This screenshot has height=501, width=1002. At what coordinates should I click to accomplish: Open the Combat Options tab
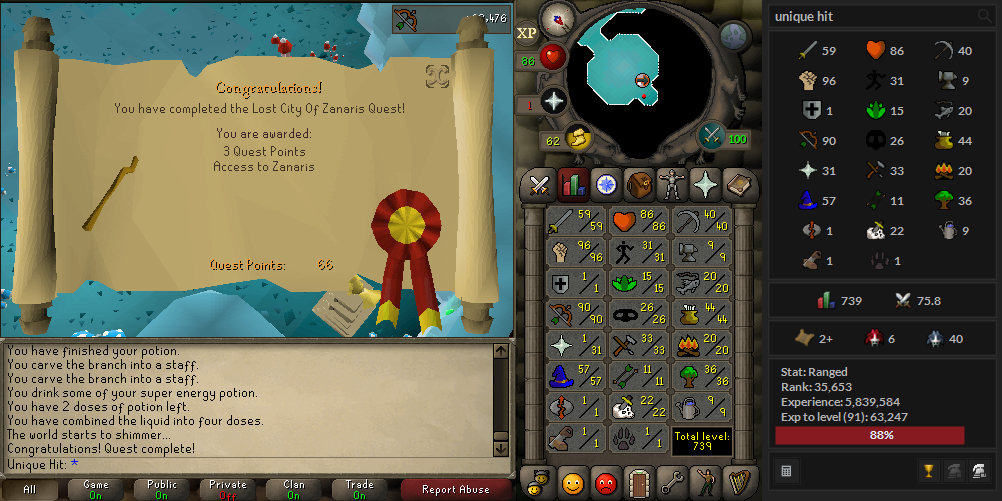[x=540, y=185]
